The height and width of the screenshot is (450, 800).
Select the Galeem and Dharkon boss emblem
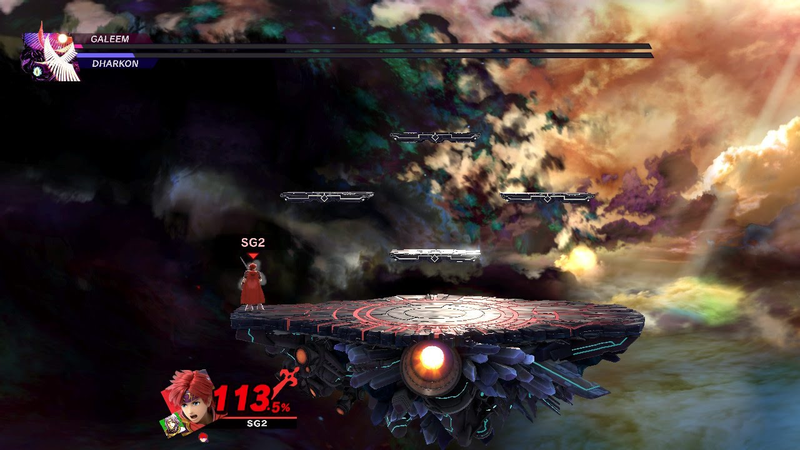tap(50, 55)
